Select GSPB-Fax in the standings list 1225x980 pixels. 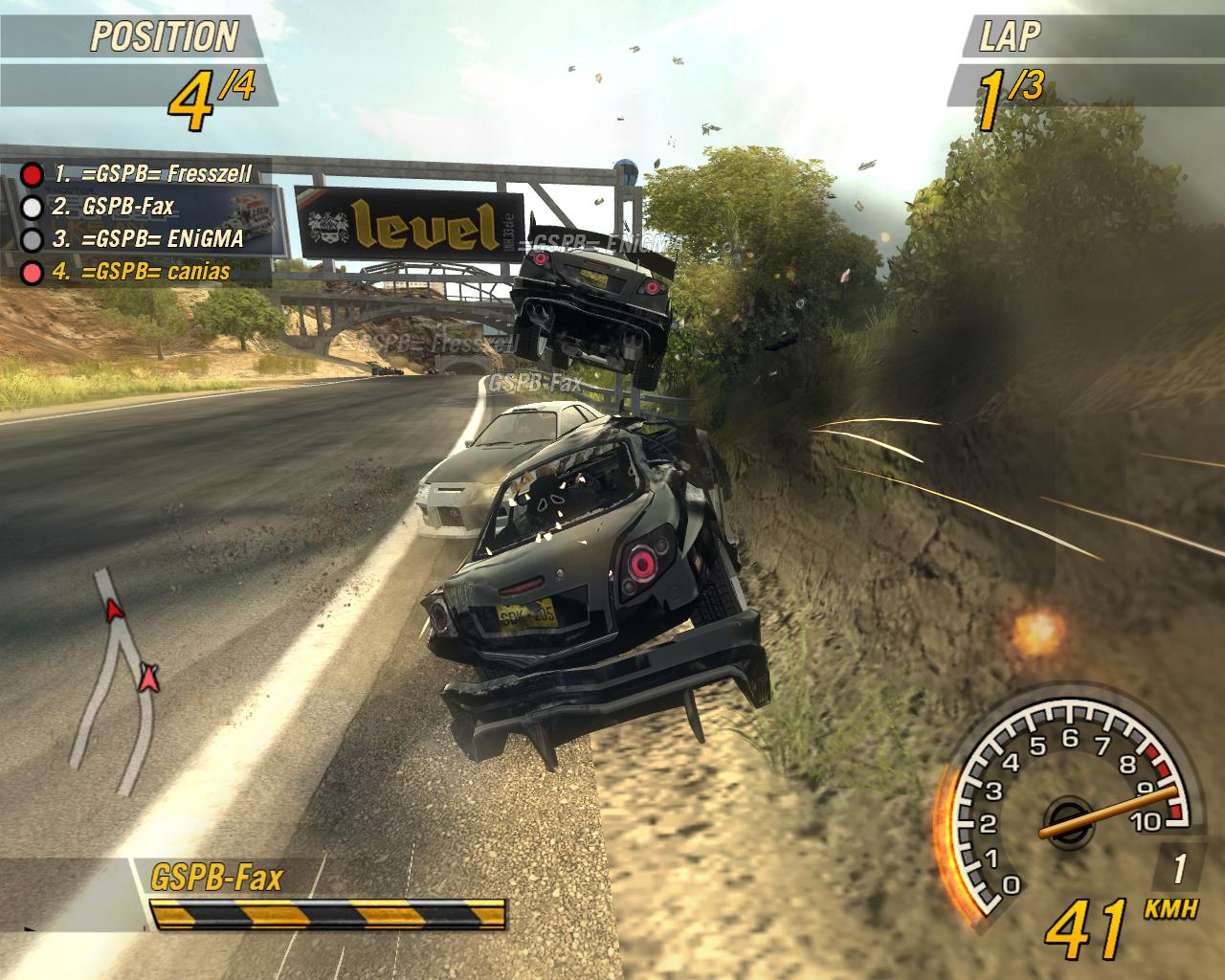coord(127,206)
